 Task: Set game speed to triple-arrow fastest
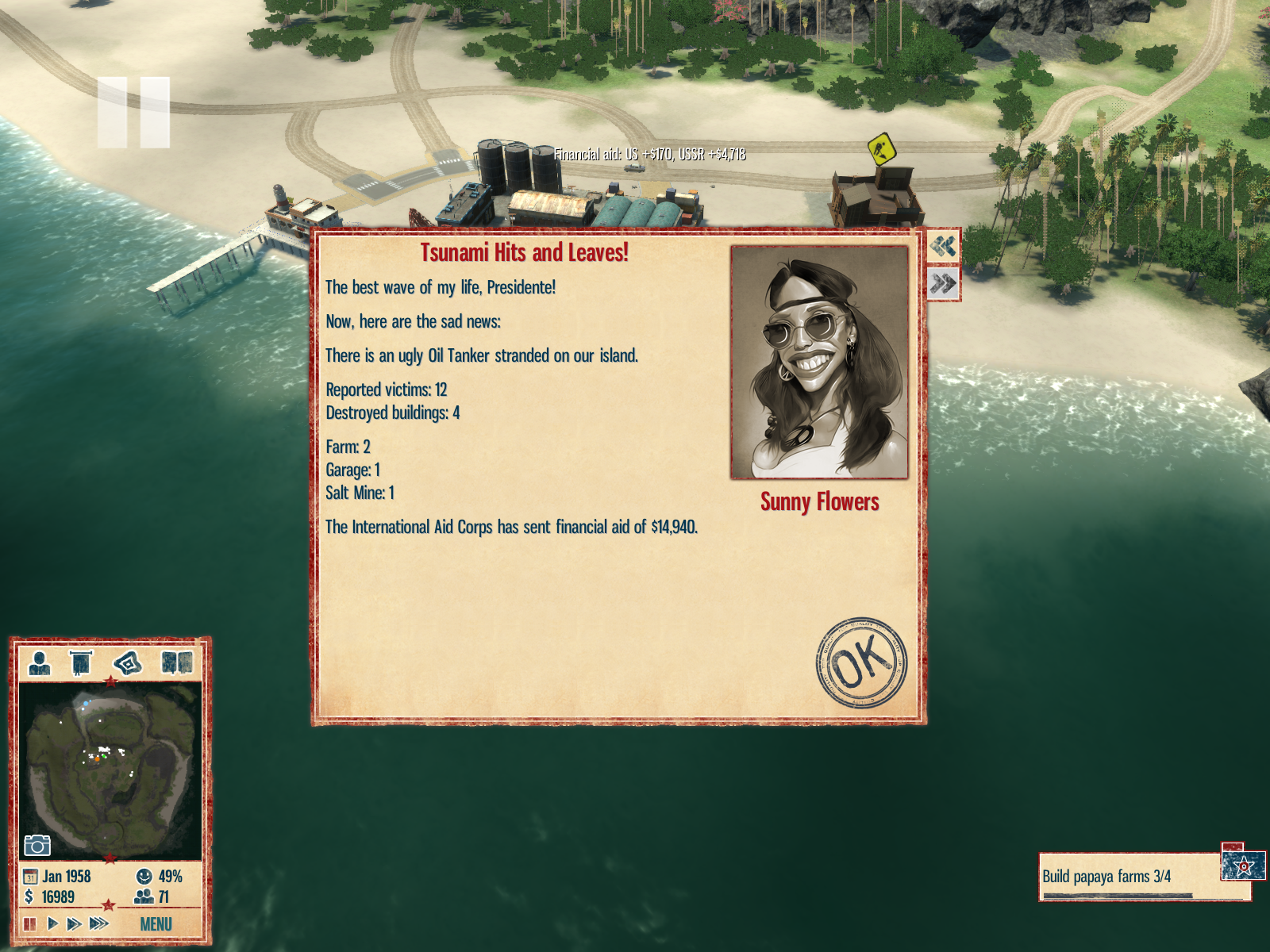tap(98, 923)
